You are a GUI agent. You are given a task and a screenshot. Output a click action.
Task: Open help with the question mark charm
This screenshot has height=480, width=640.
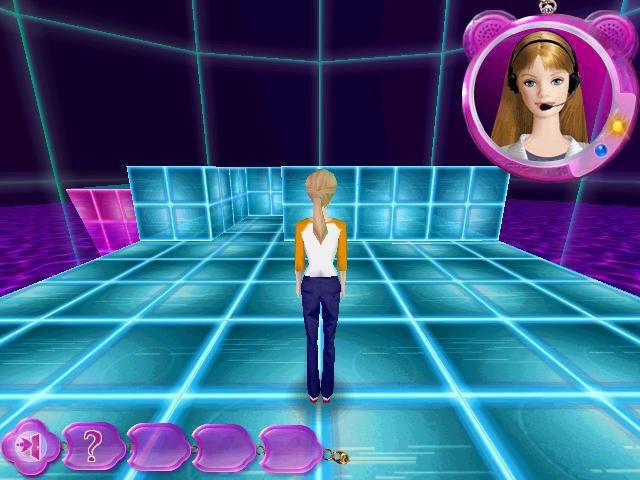coord(93,446)
